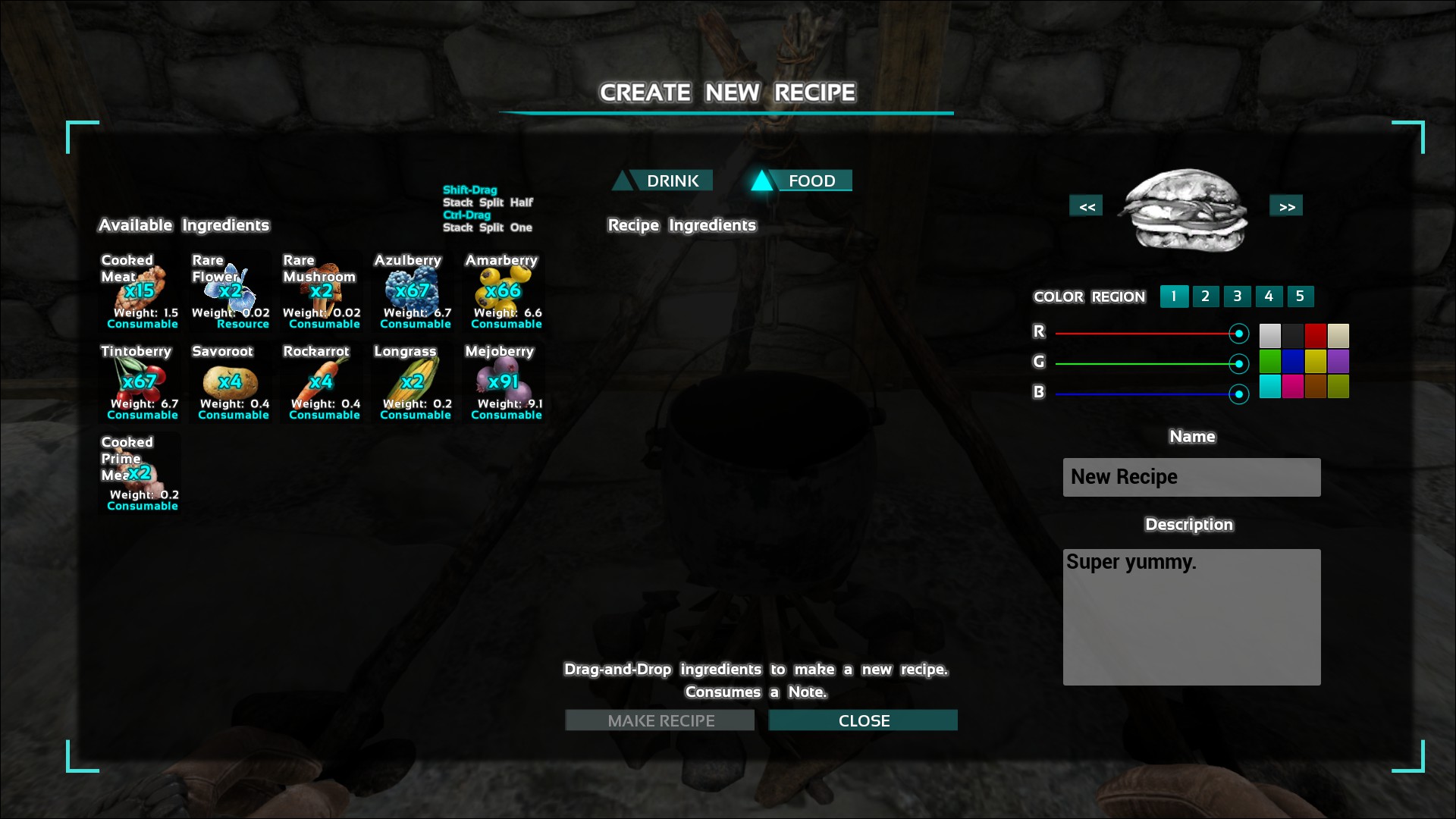Pick the purple color swatch
Screen dimensions: 1456x819
tap(1338, 361)
